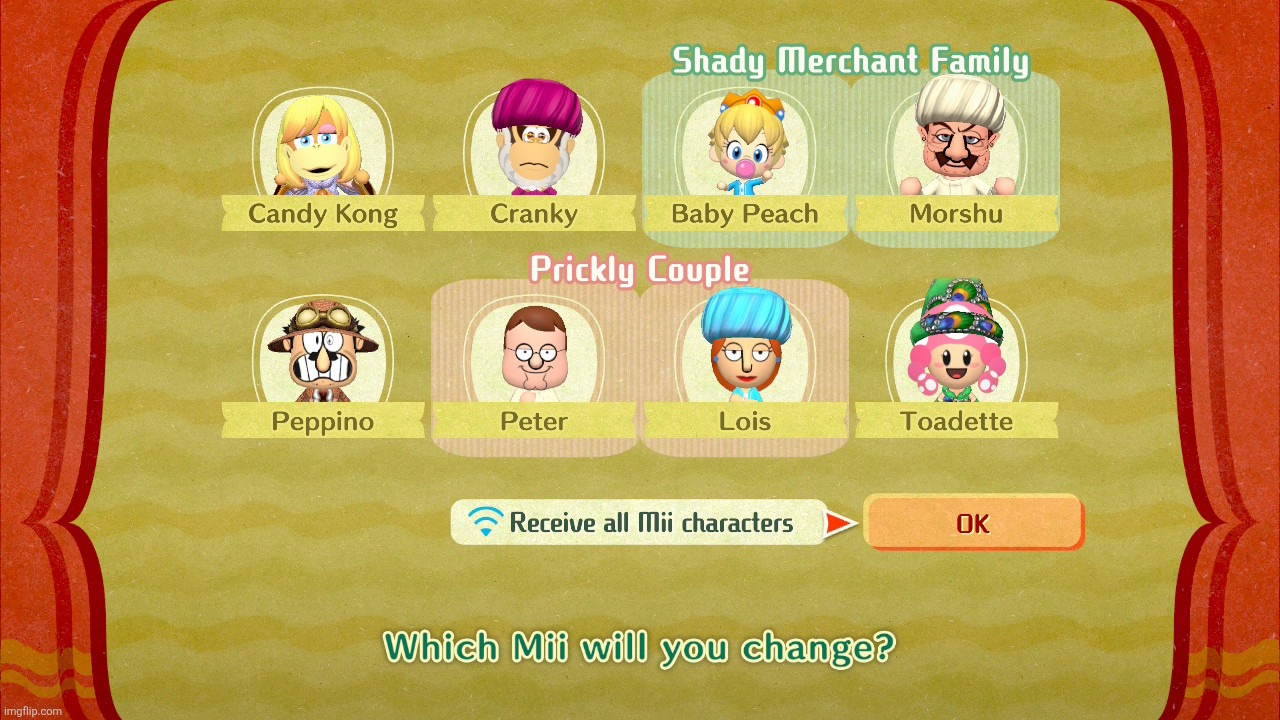The image size is (1280, 720).
Task: Click the Prickly Couple label
Action: (640, 269)
